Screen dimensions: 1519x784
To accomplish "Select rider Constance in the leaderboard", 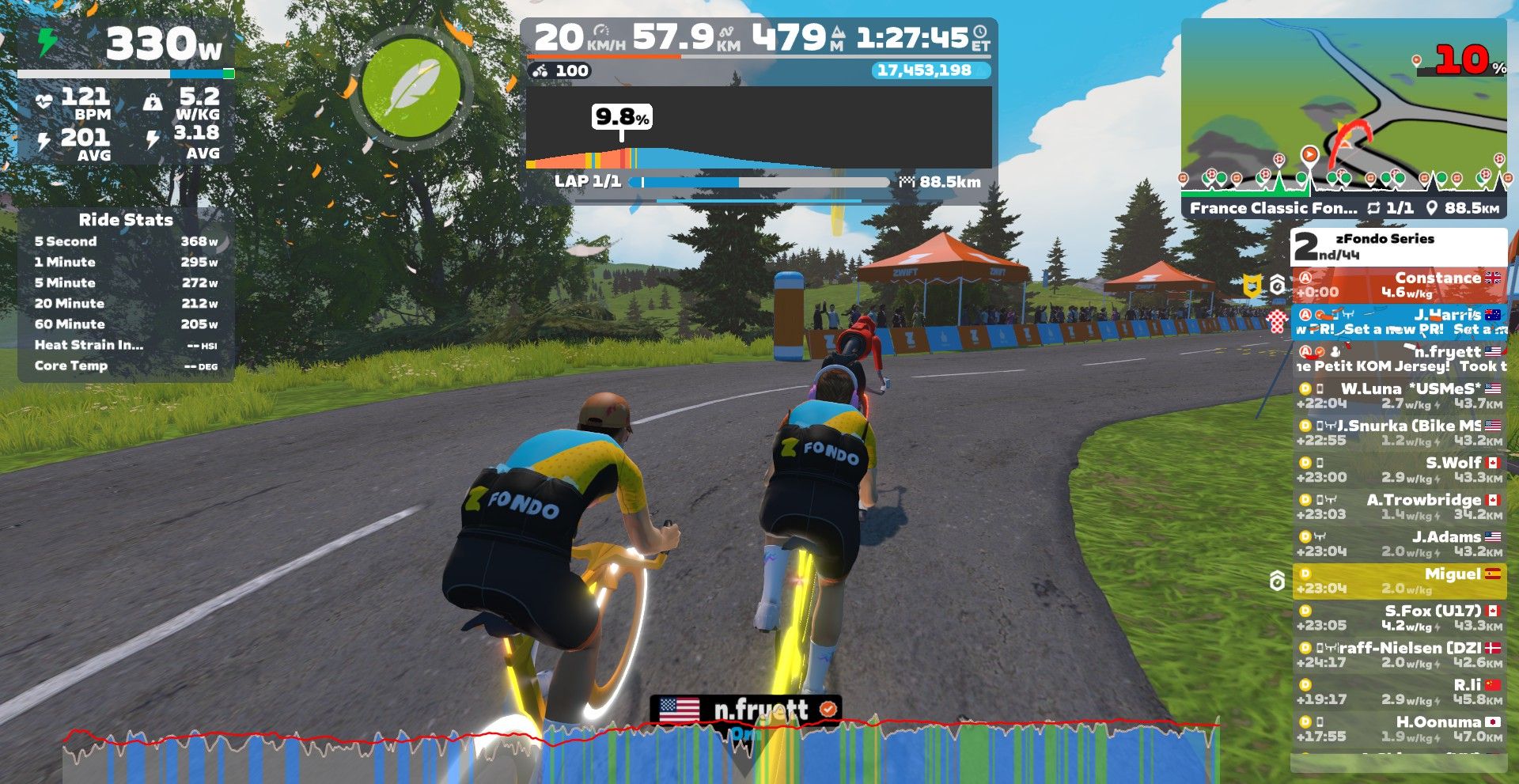I will pyautogui.click(x=1399, y=285).
